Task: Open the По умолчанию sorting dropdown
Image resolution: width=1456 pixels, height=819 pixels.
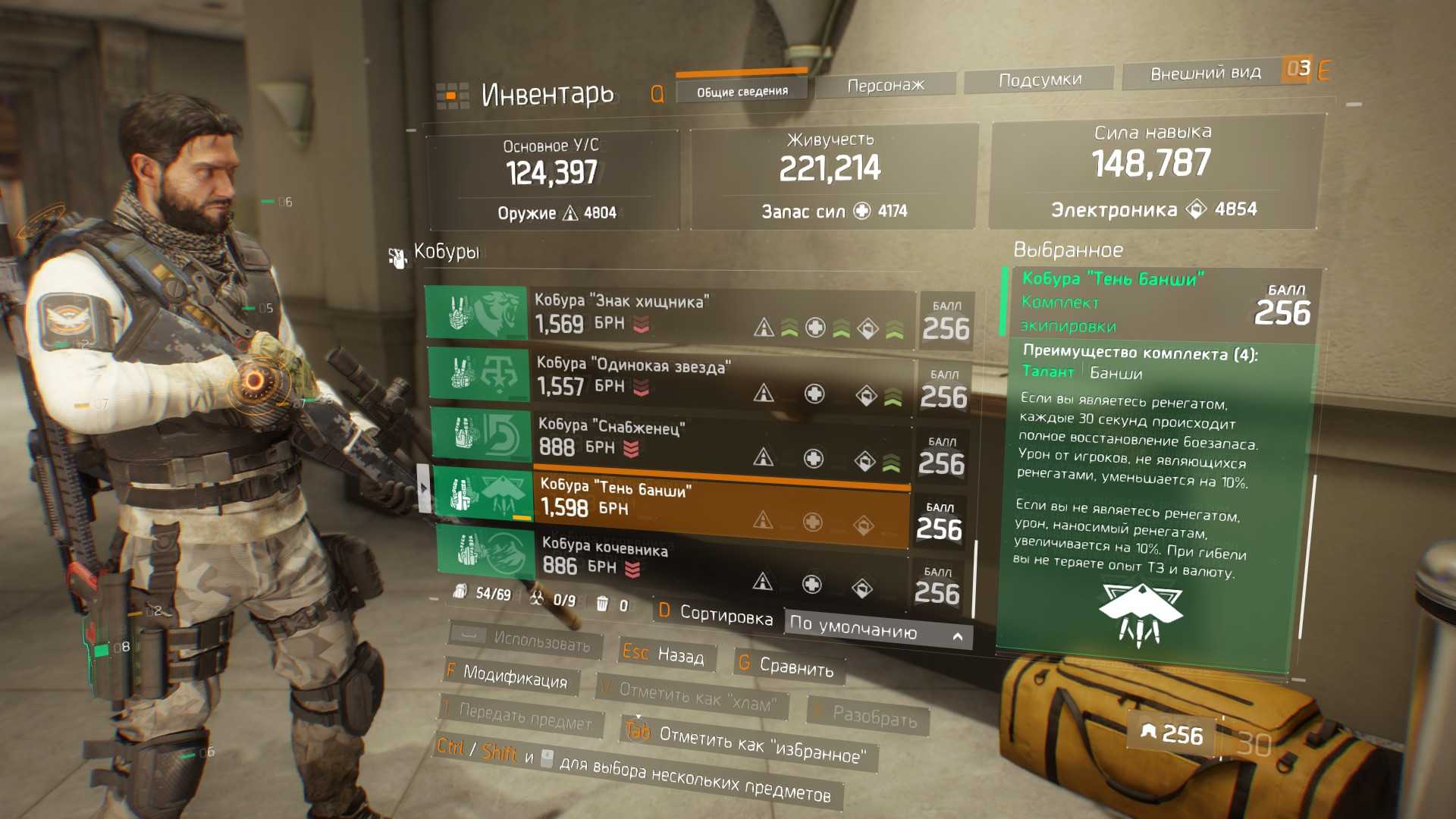Action: coord(877,629)
